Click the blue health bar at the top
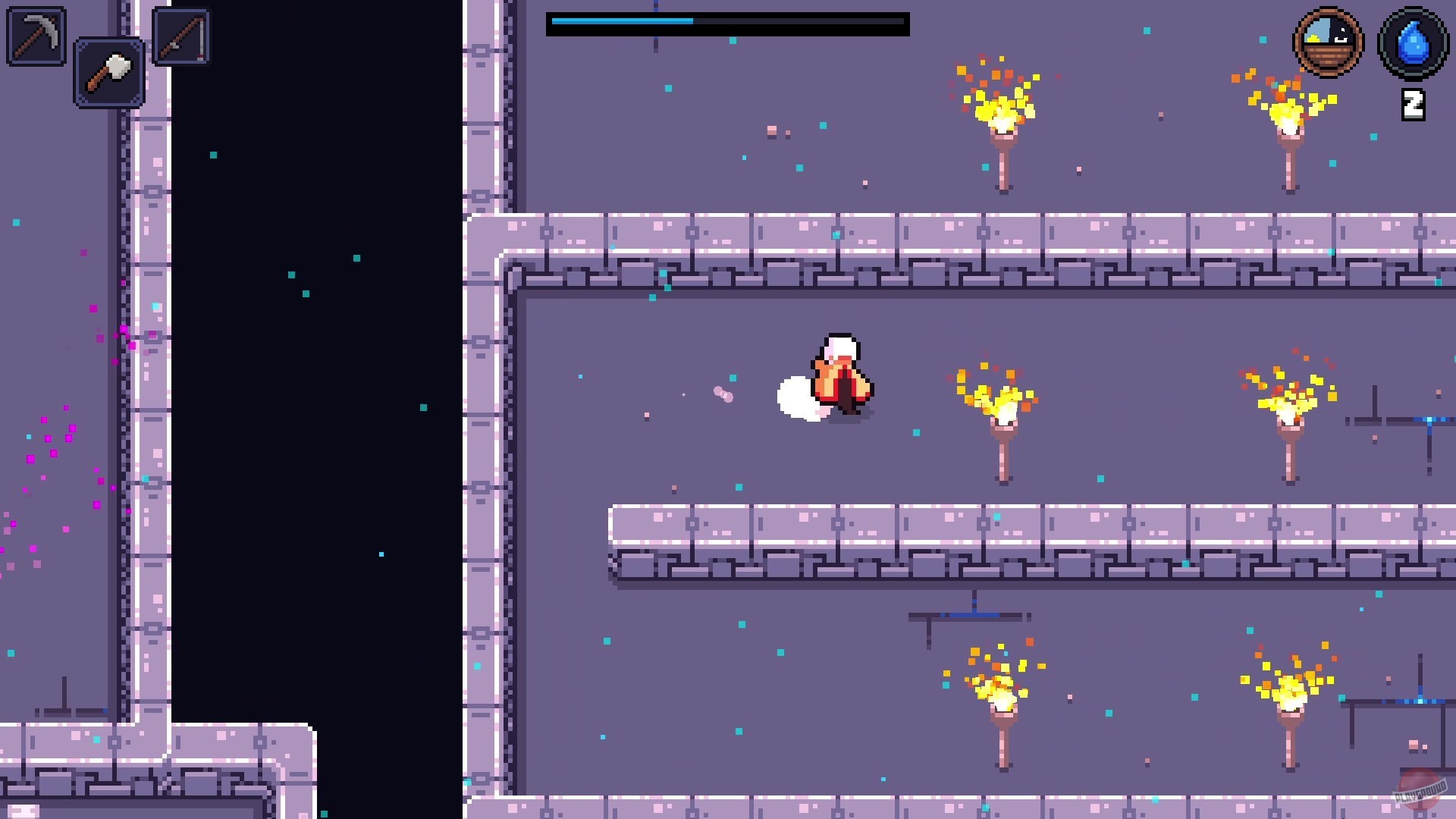The width and height of the screenshot is (1456, 819). pos(622,24)
